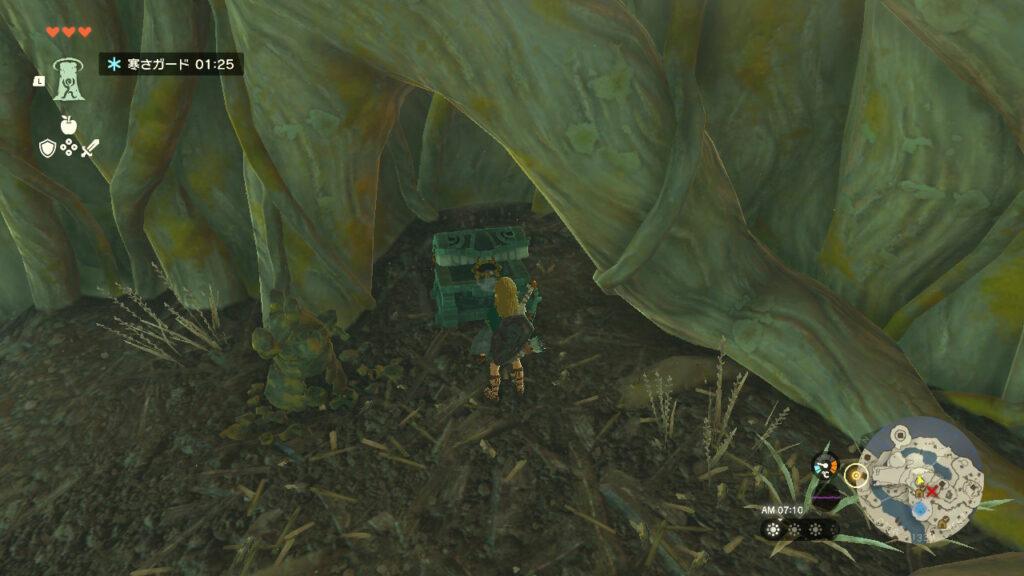Click the yellow player arrow on minimap
1024x576 pixels.
[918, 481]
